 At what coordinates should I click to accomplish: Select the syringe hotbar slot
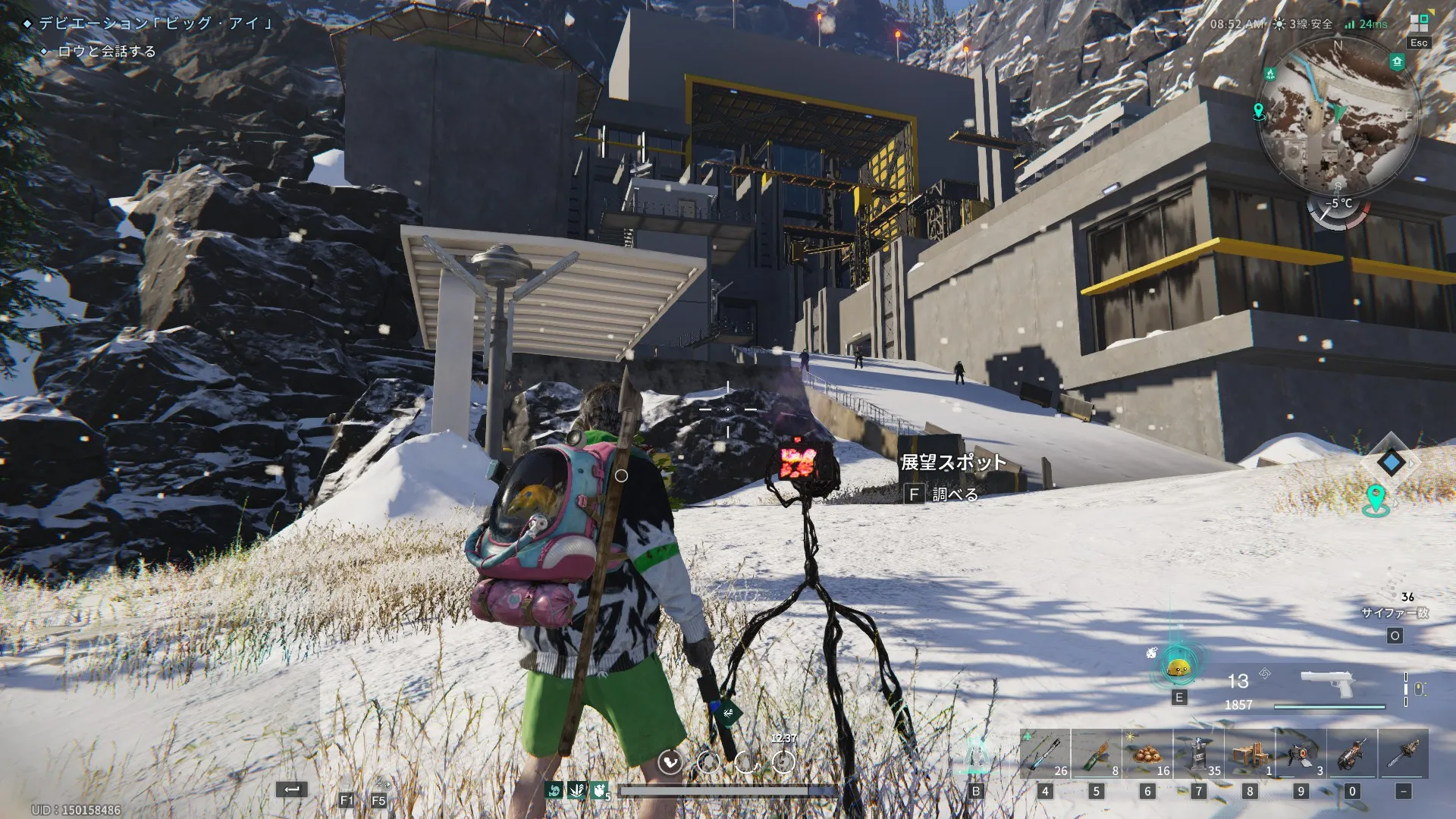(x=1045, y=754)
